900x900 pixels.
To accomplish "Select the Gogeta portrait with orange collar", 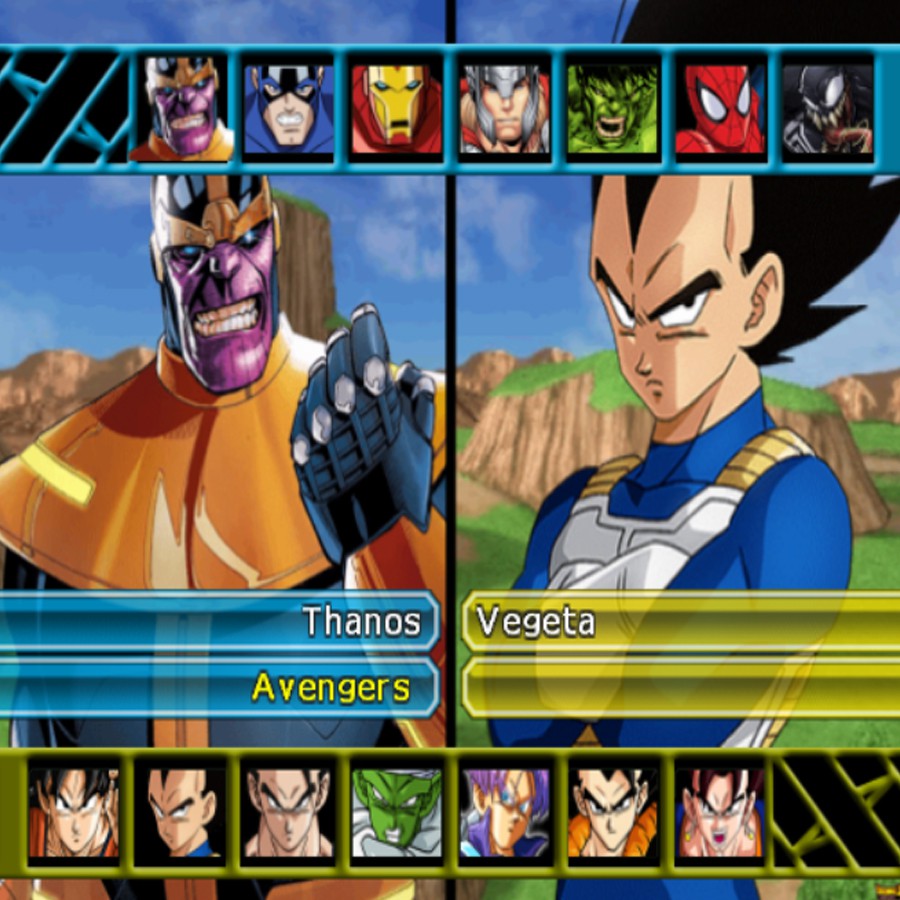I will [x=612, y=812].
